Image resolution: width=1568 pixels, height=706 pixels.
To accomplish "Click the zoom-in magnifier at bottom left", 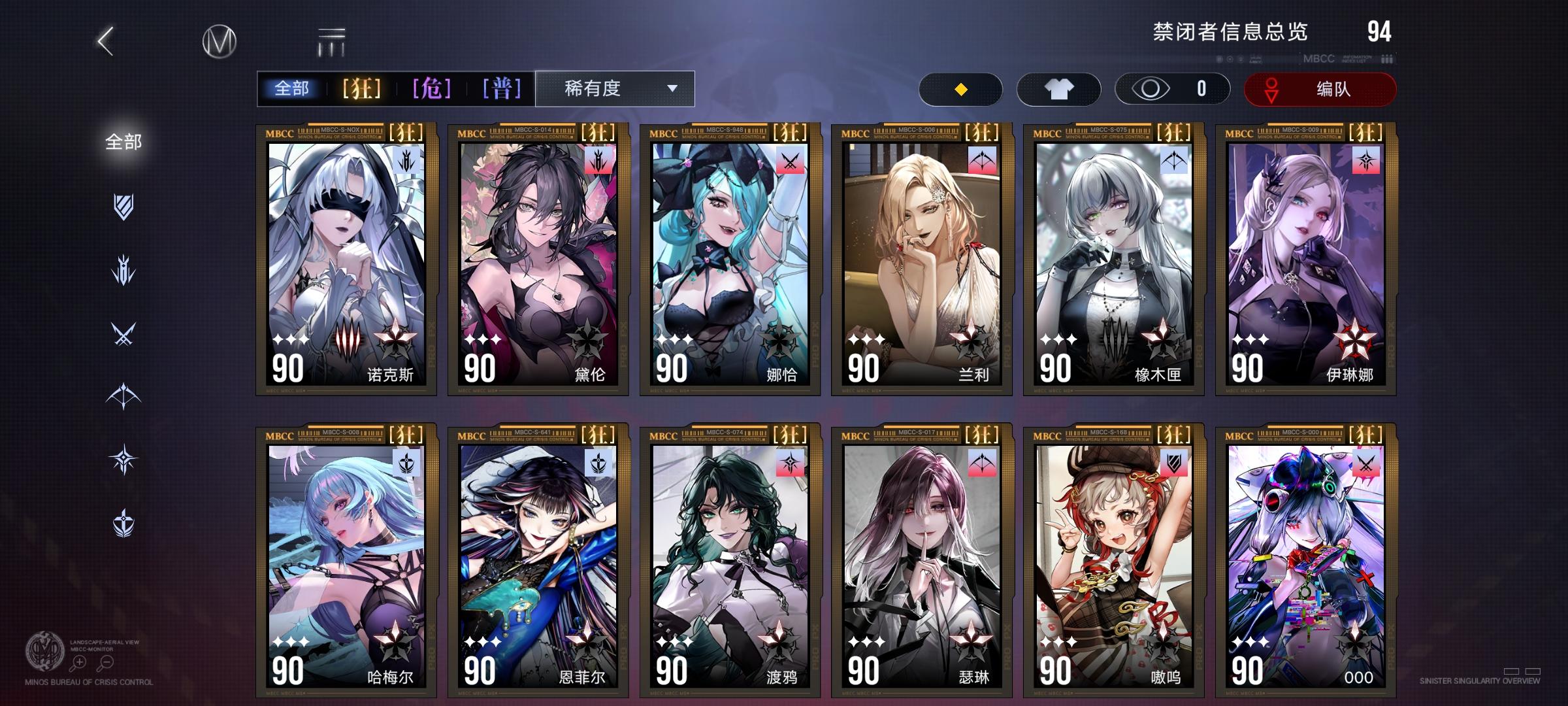I will pos(78,662).
